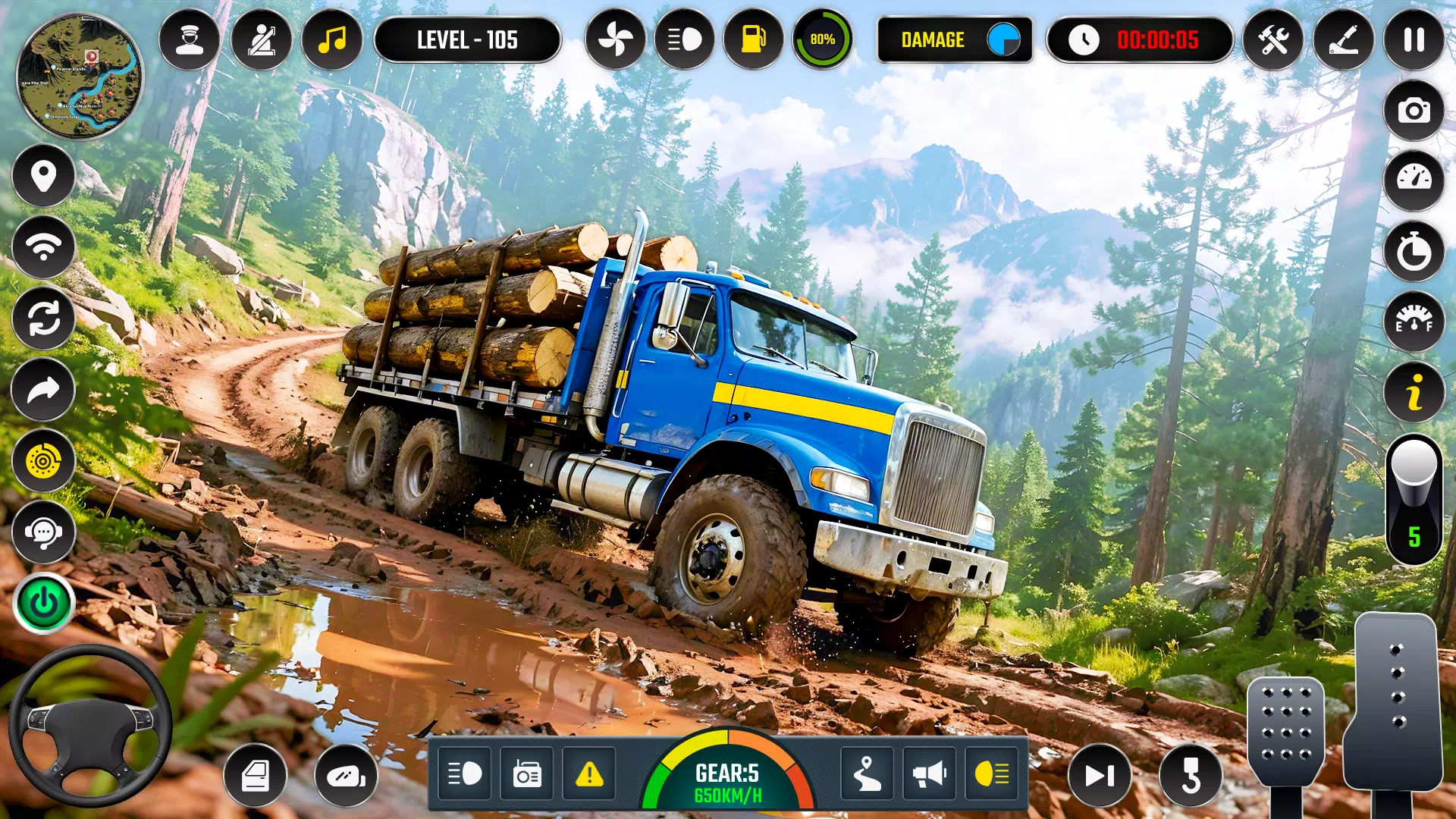Step on the tall accelerator pedal
The width and height of the screenshot is (1456, 819).
click(x=1395, y=701)
